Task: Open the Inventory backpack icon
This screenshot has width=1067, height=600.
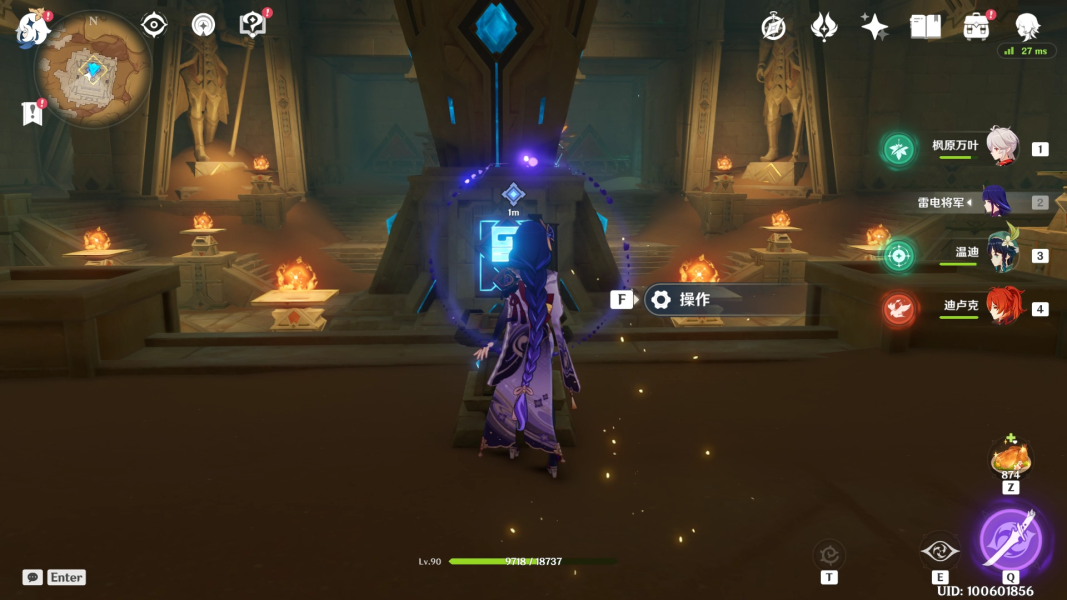Action: [976, 27]
